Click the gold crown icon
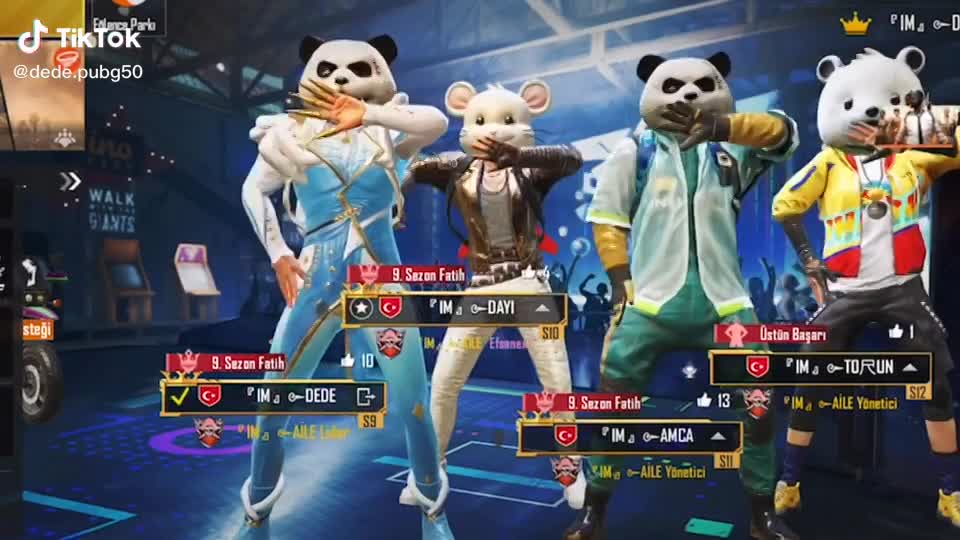The image size is (960, 540). tap(856, 24)
